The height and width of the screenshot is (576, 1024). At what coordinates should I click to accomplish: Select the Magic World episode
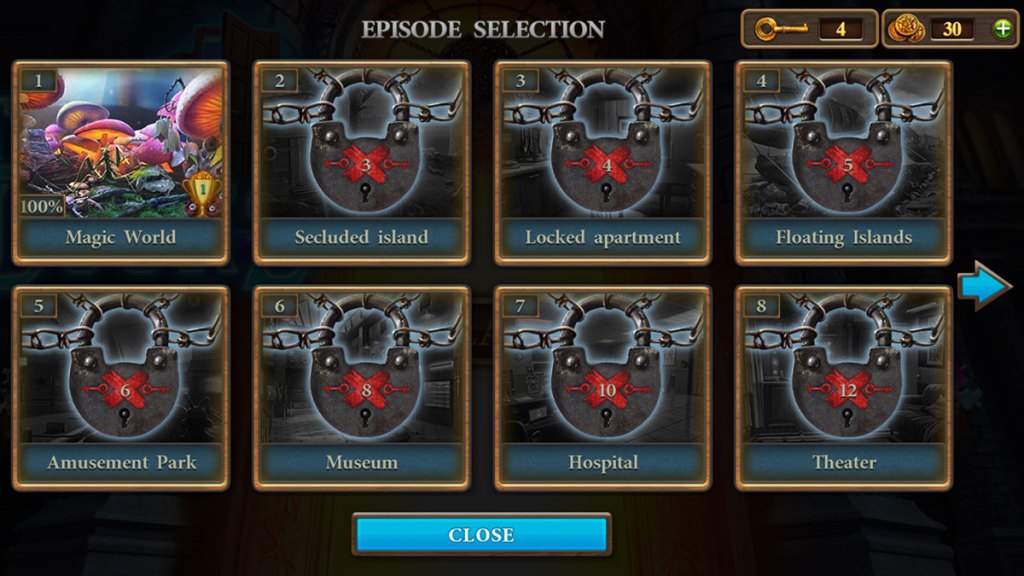pos(120,162)
